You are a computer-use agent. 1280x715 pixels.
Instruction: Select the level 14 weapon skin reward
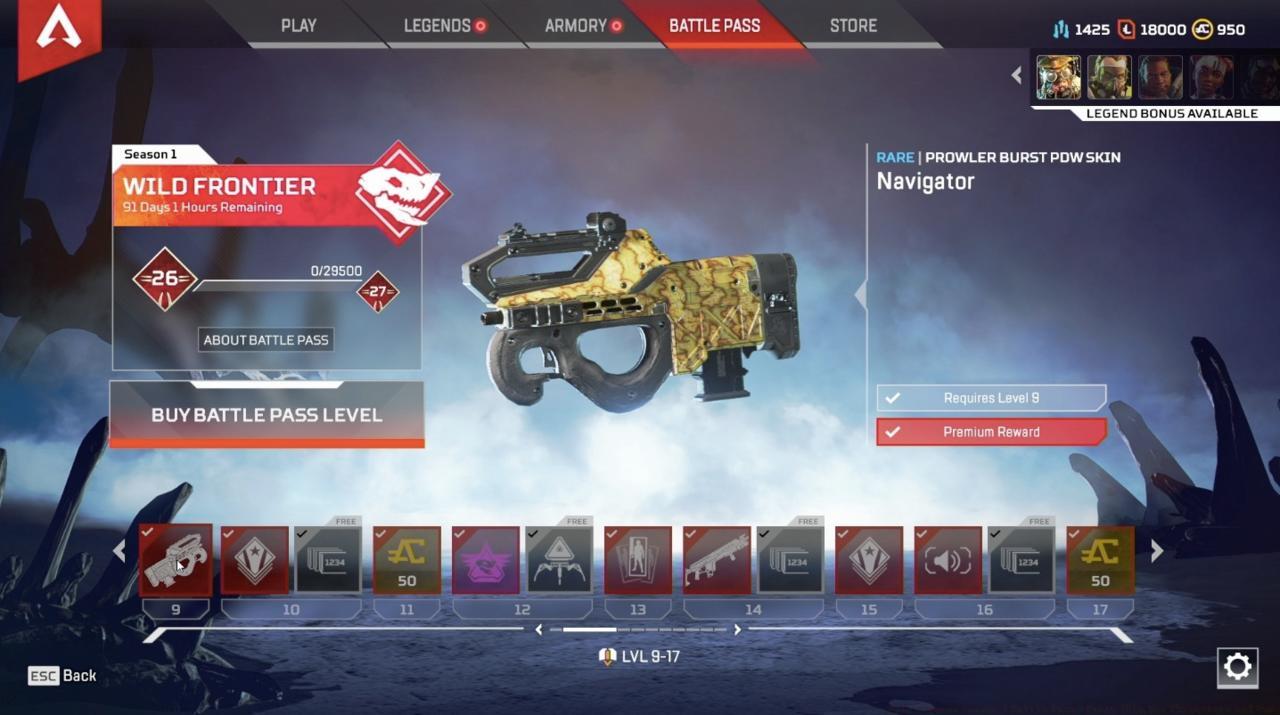coord(717,560)
